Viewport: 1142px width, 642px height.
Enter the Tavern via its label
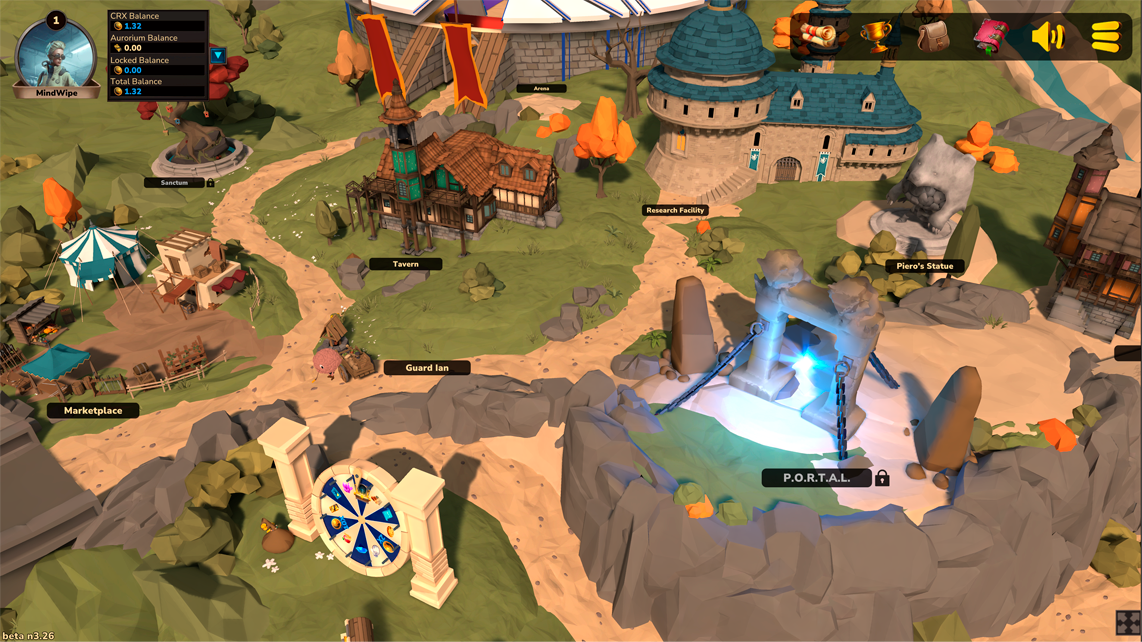pyautogui.click(x=406, y=264)
